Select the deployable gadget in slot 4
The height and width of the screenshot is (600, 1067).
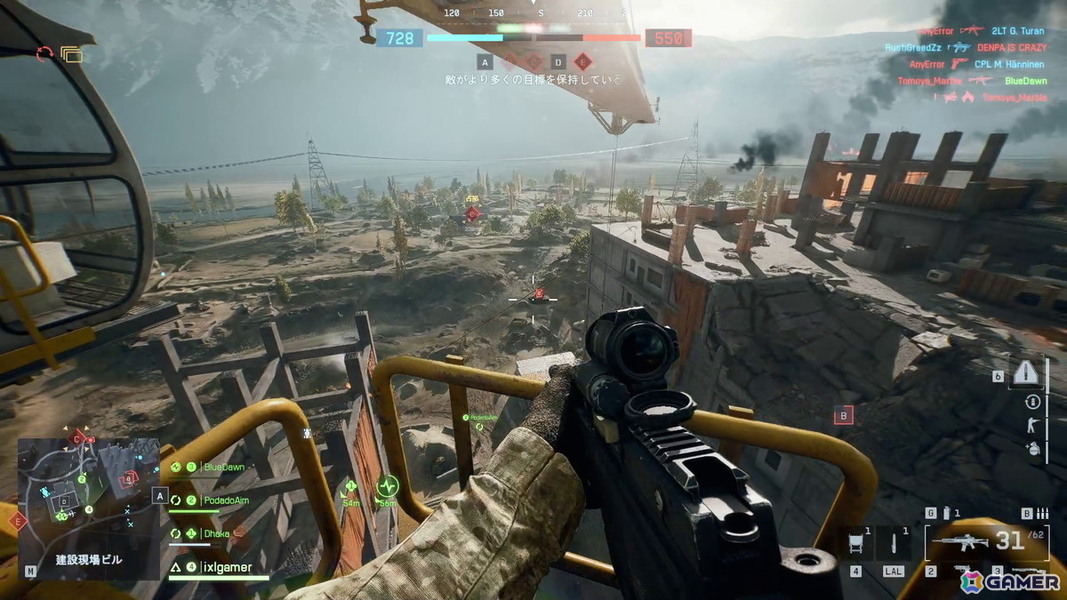857,545
